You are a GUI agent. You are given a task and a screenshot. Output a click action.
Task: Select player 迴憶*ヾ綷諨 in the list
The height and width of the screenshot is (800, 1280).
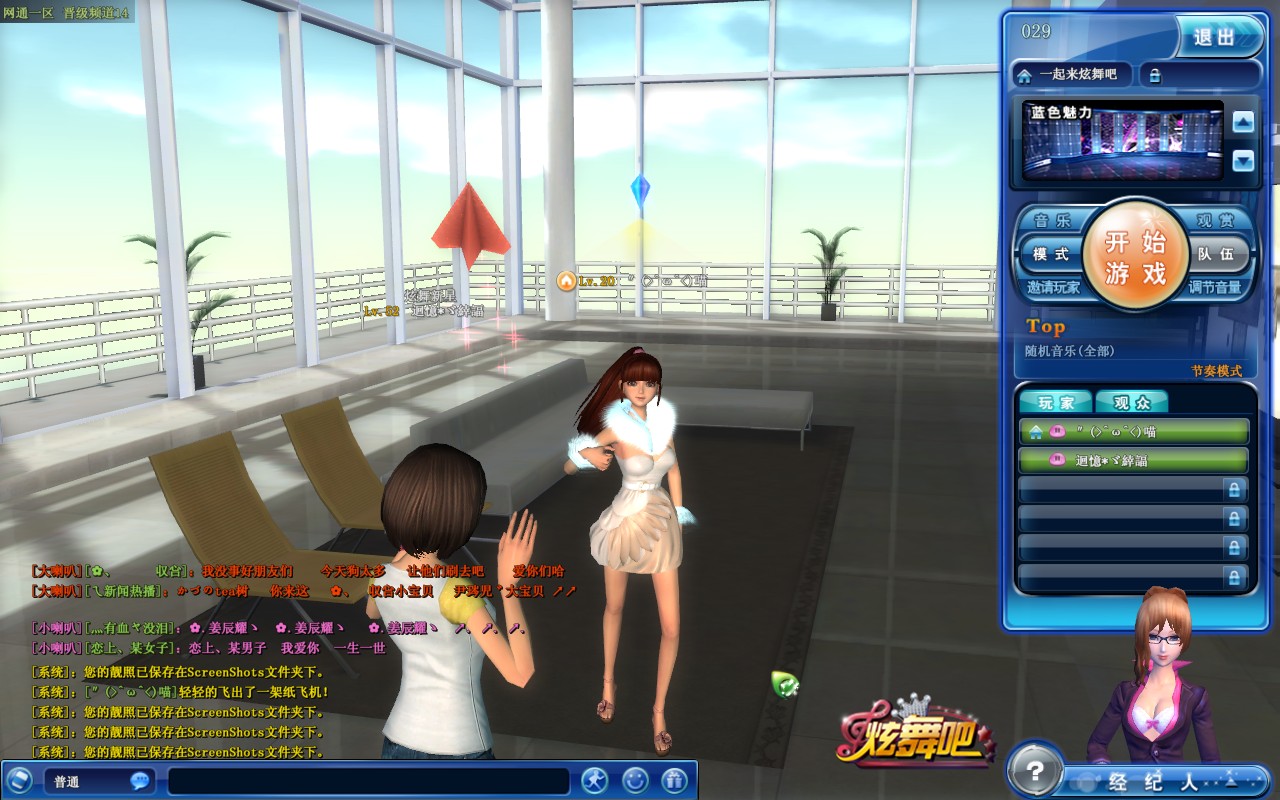coord(1133,460)
